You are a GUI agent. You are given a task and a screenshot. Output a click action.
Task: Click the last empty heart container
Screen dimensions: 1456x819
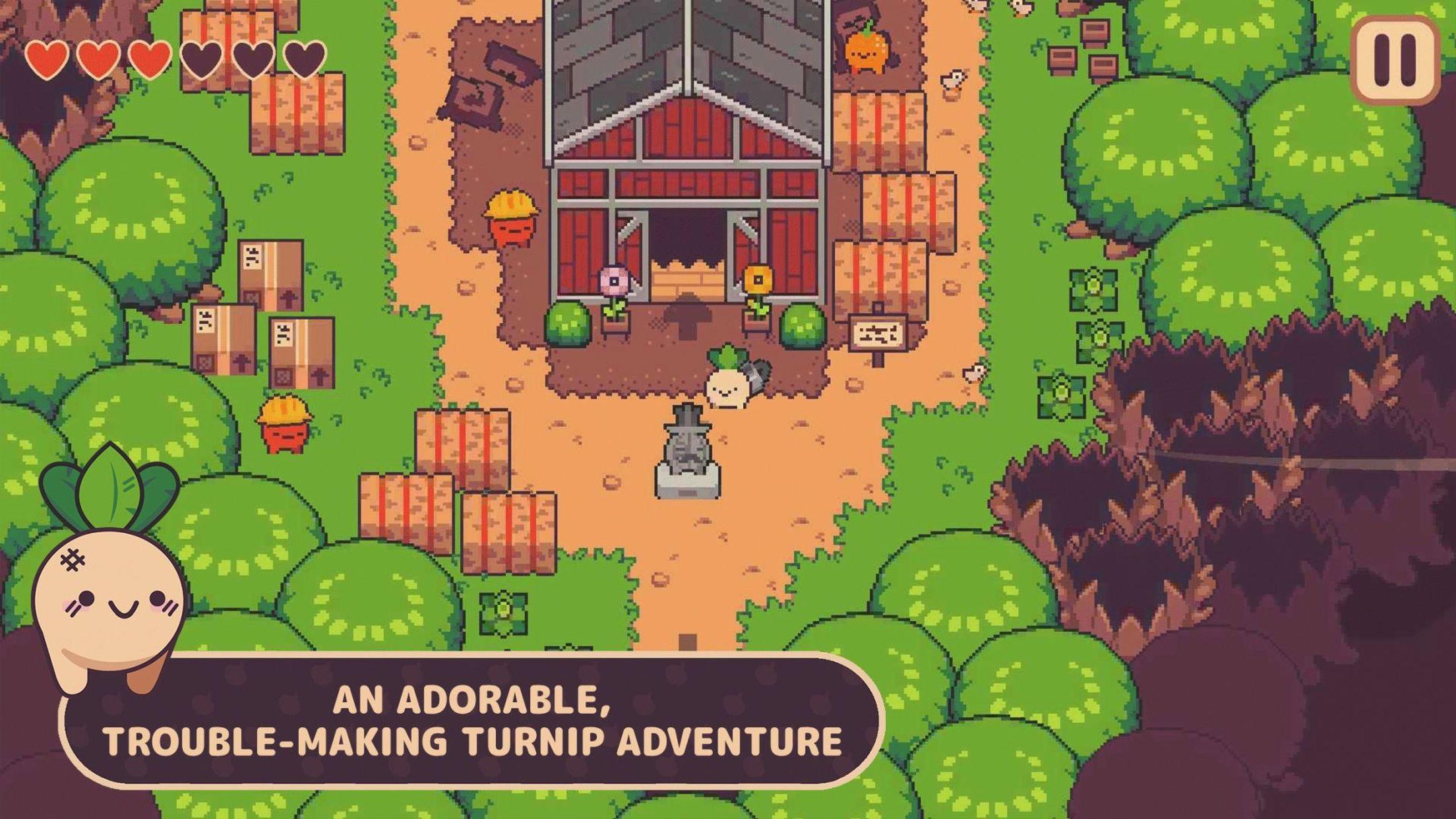tap(303, 59)
